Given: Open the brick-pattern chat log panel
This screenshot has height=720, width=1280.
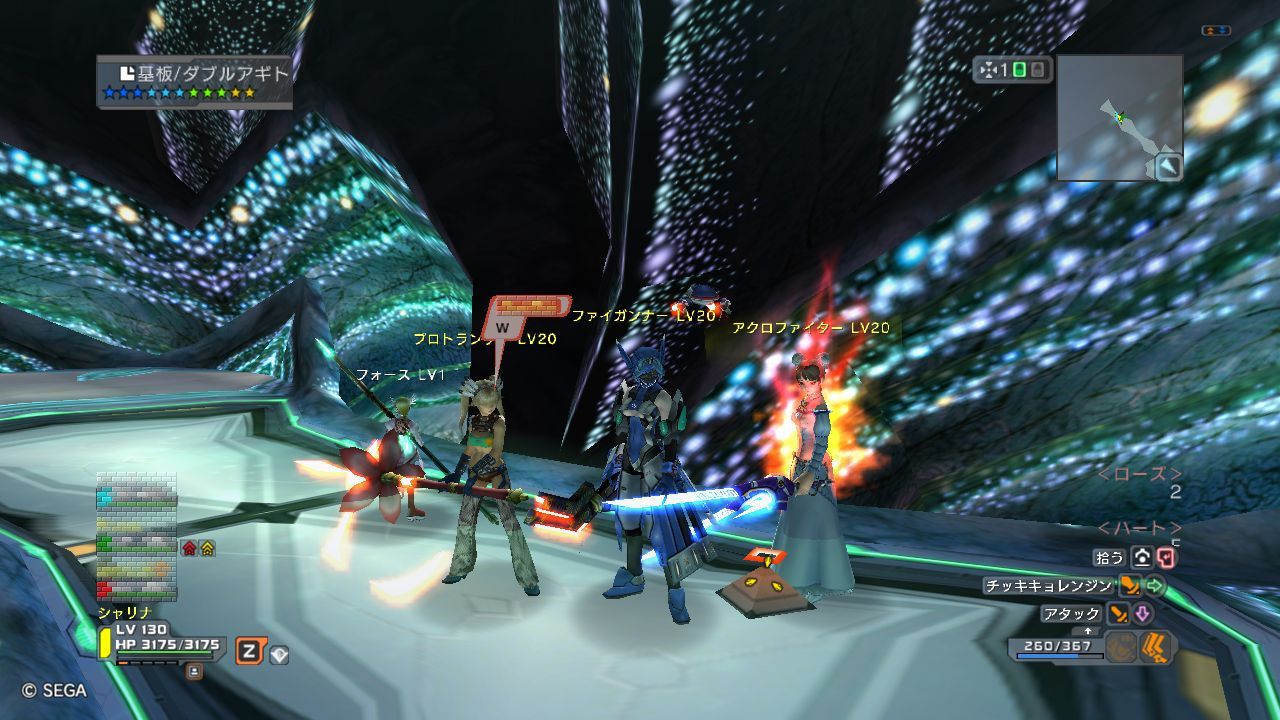Looking at the screenshot, I should pos(136,537).
